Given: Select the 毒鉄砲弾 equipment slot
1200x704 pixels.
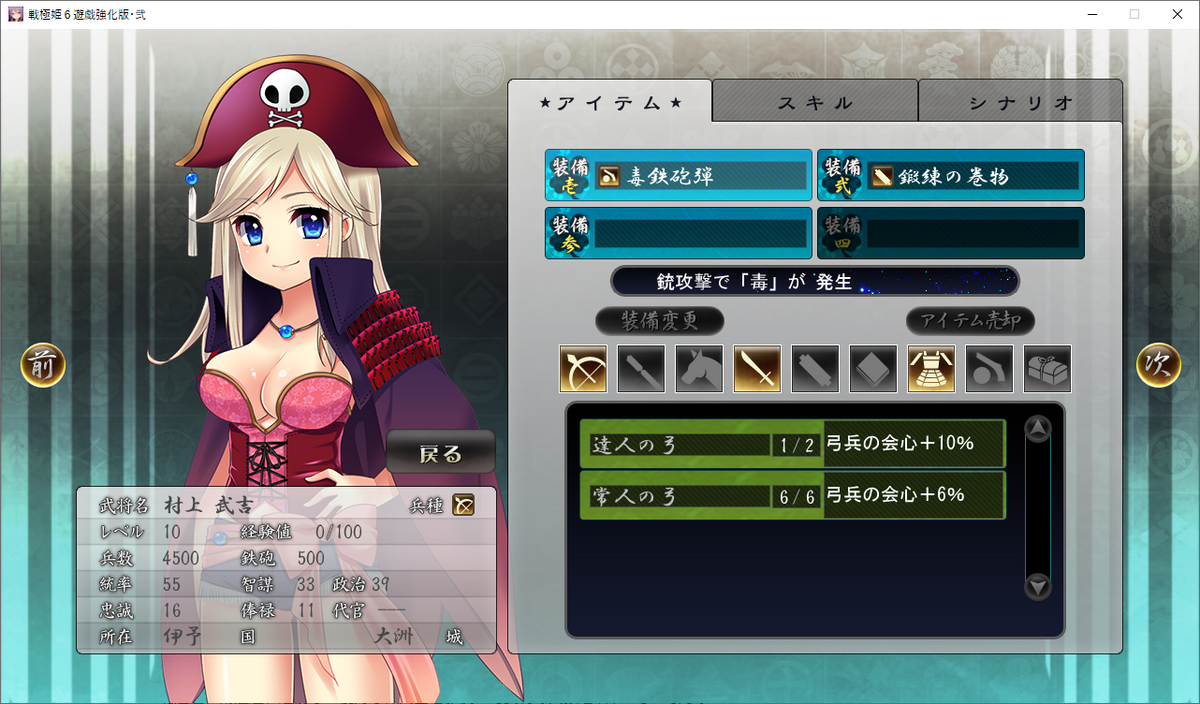Looking at the screenshot, I should point(679,176).
